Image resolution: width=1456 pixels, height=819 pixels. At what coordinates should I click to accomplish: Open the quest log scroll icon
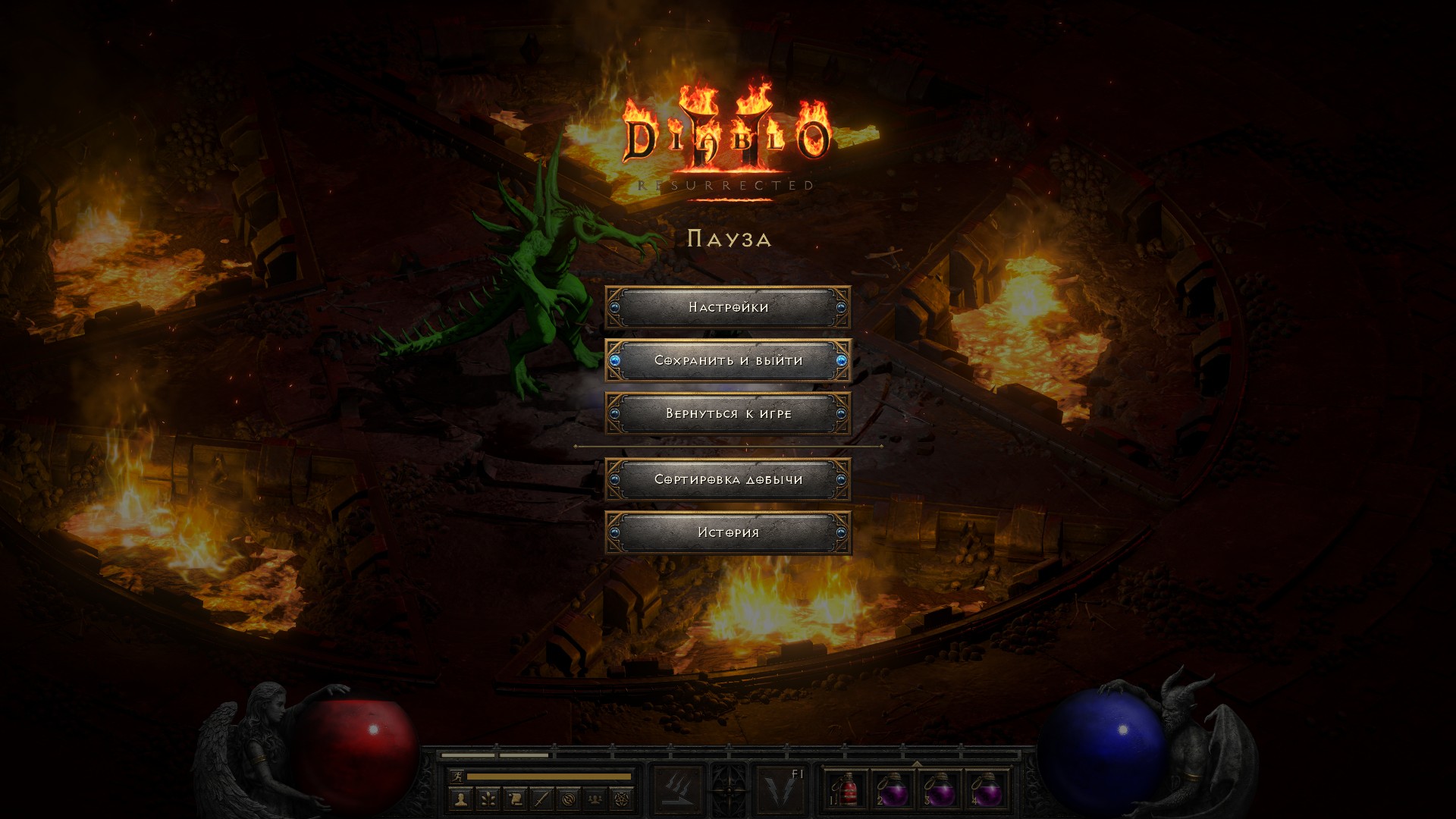click(515, 799)
